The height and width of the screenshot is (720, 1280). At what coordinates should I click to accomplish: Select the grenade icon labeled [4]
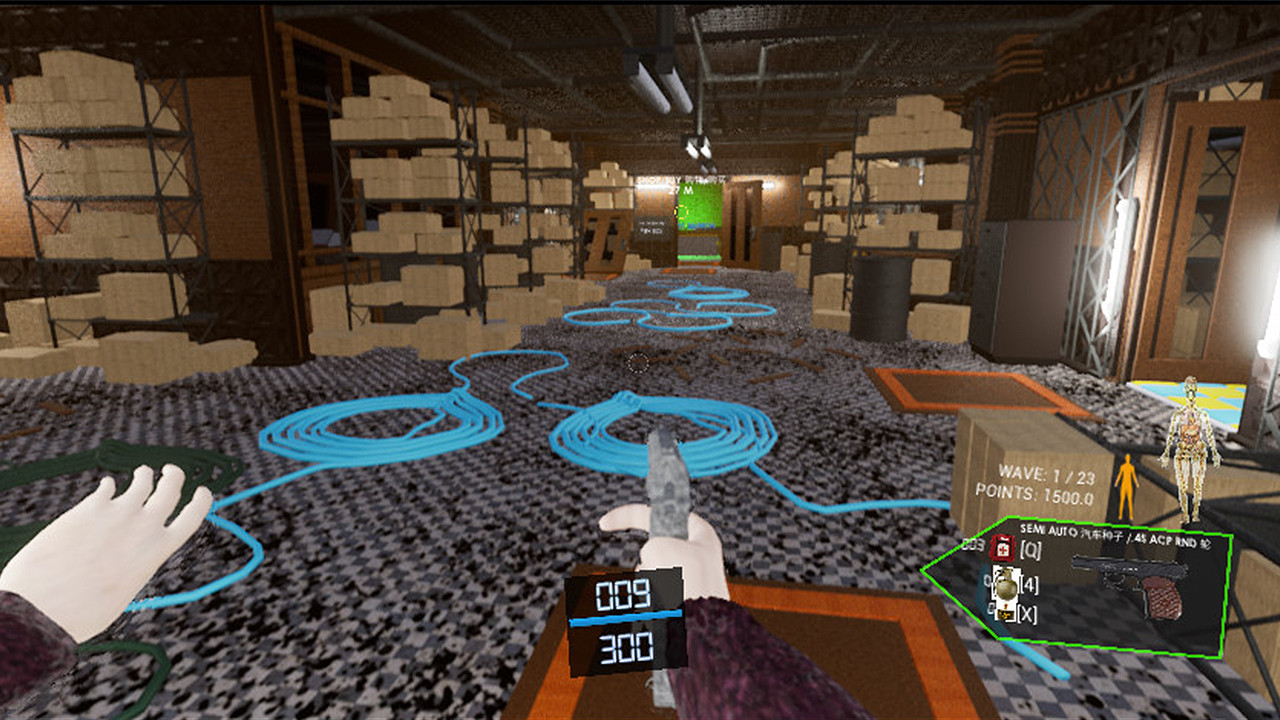(x=1006, y=585)
